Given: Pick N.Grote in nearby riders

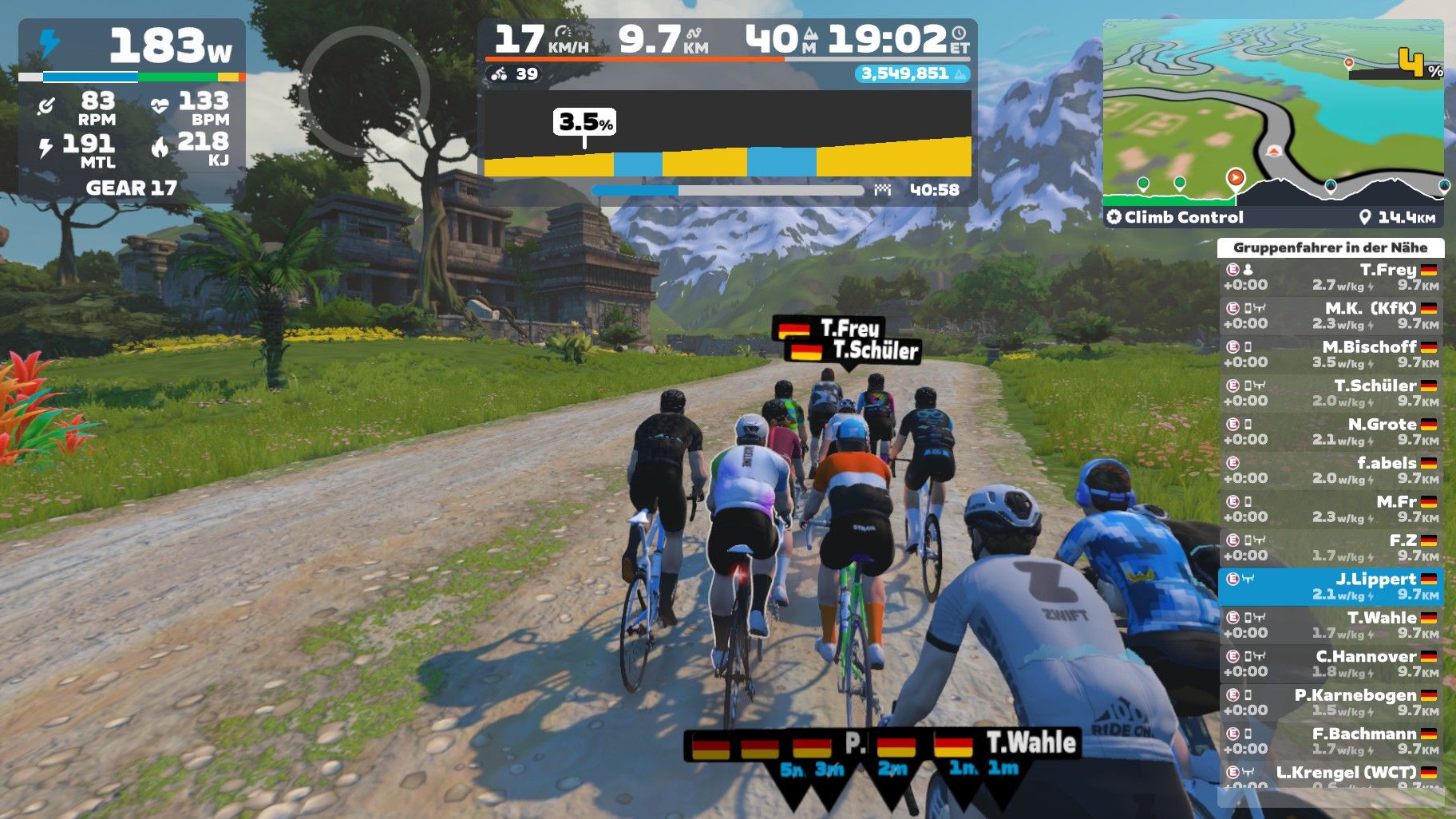Looking at the screenshot, I should click(x=1331, y=432).
